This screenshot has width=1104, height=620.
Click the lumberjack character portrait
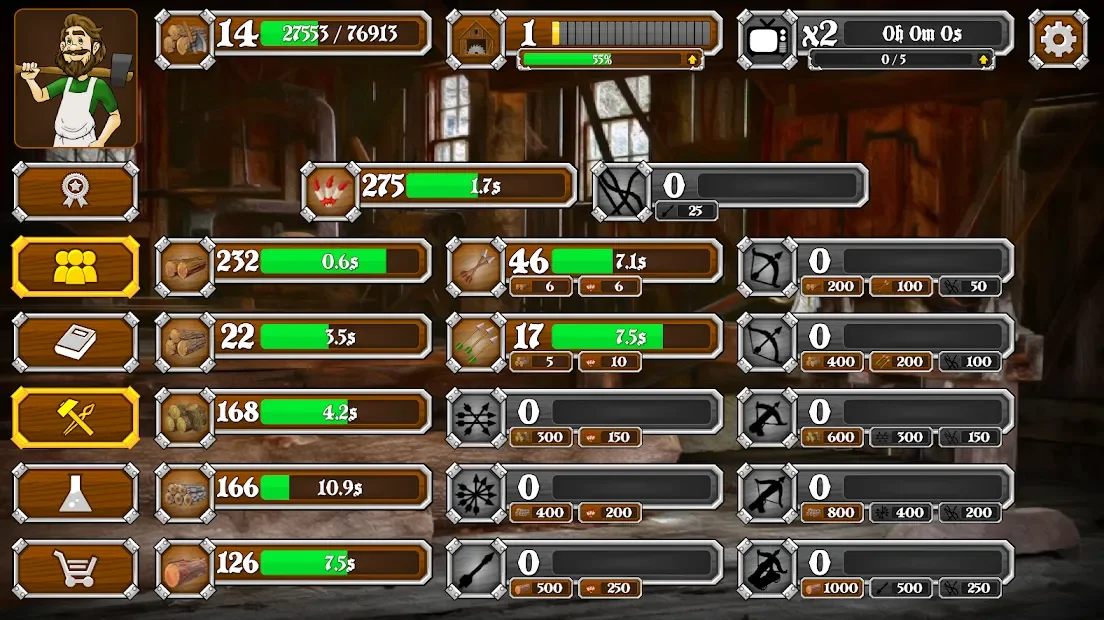76,78
